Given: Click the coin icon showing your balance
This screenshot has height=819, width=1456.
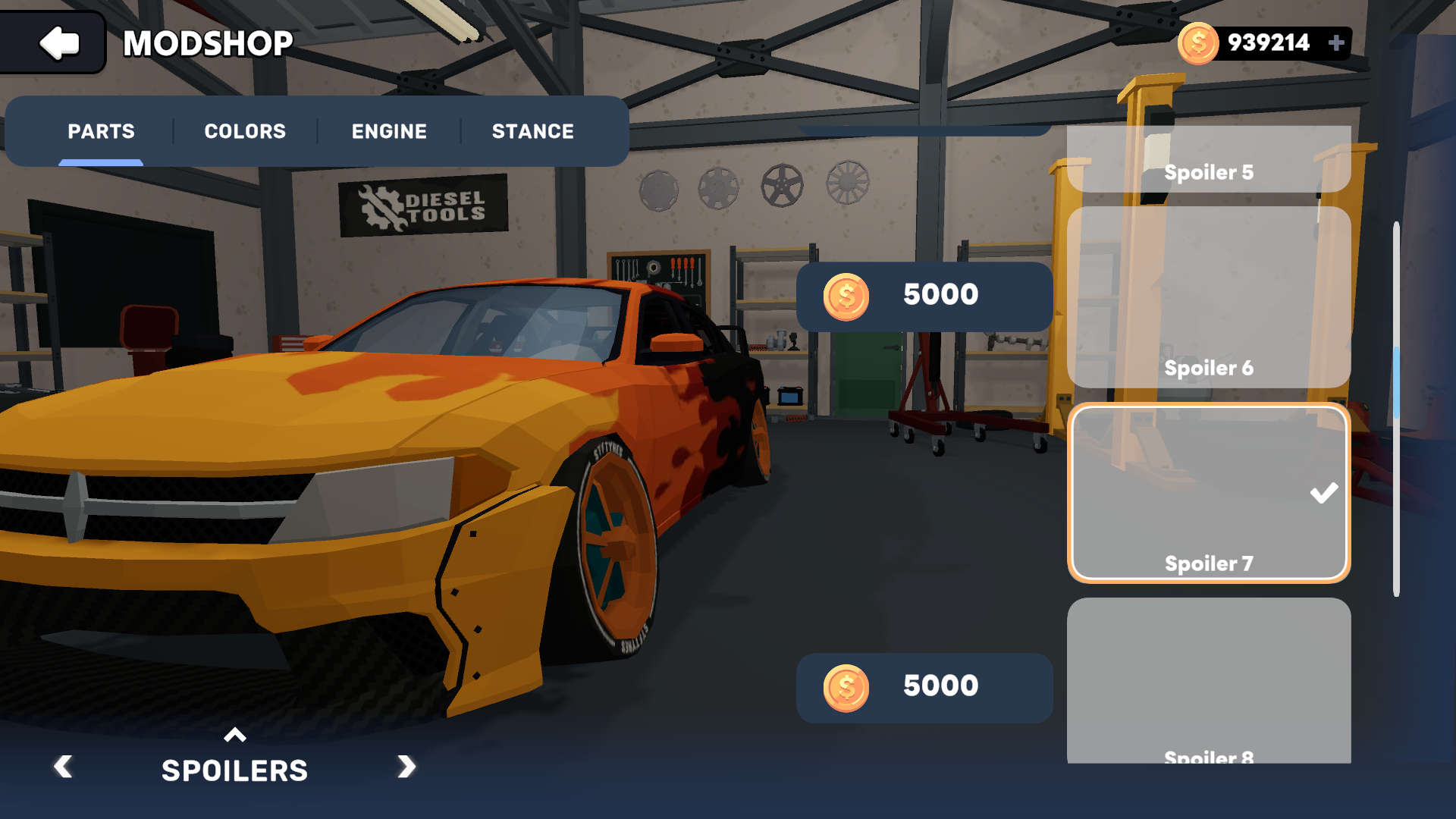Looking at the screenshot, I should [1199, 43].
